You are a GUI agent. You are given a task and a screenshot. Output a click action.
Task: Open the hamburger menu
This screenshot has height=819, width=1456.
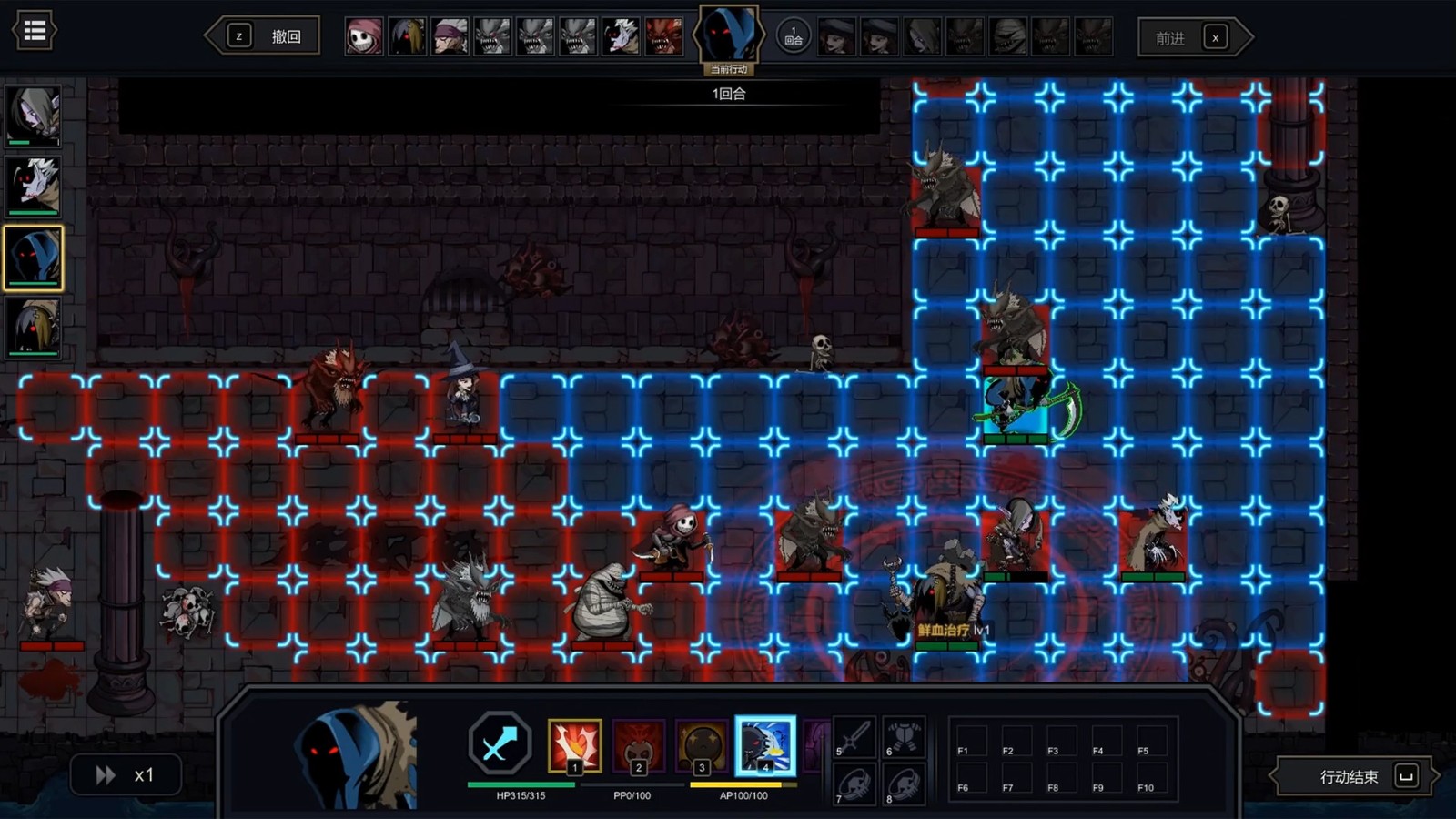pos(35,32)
